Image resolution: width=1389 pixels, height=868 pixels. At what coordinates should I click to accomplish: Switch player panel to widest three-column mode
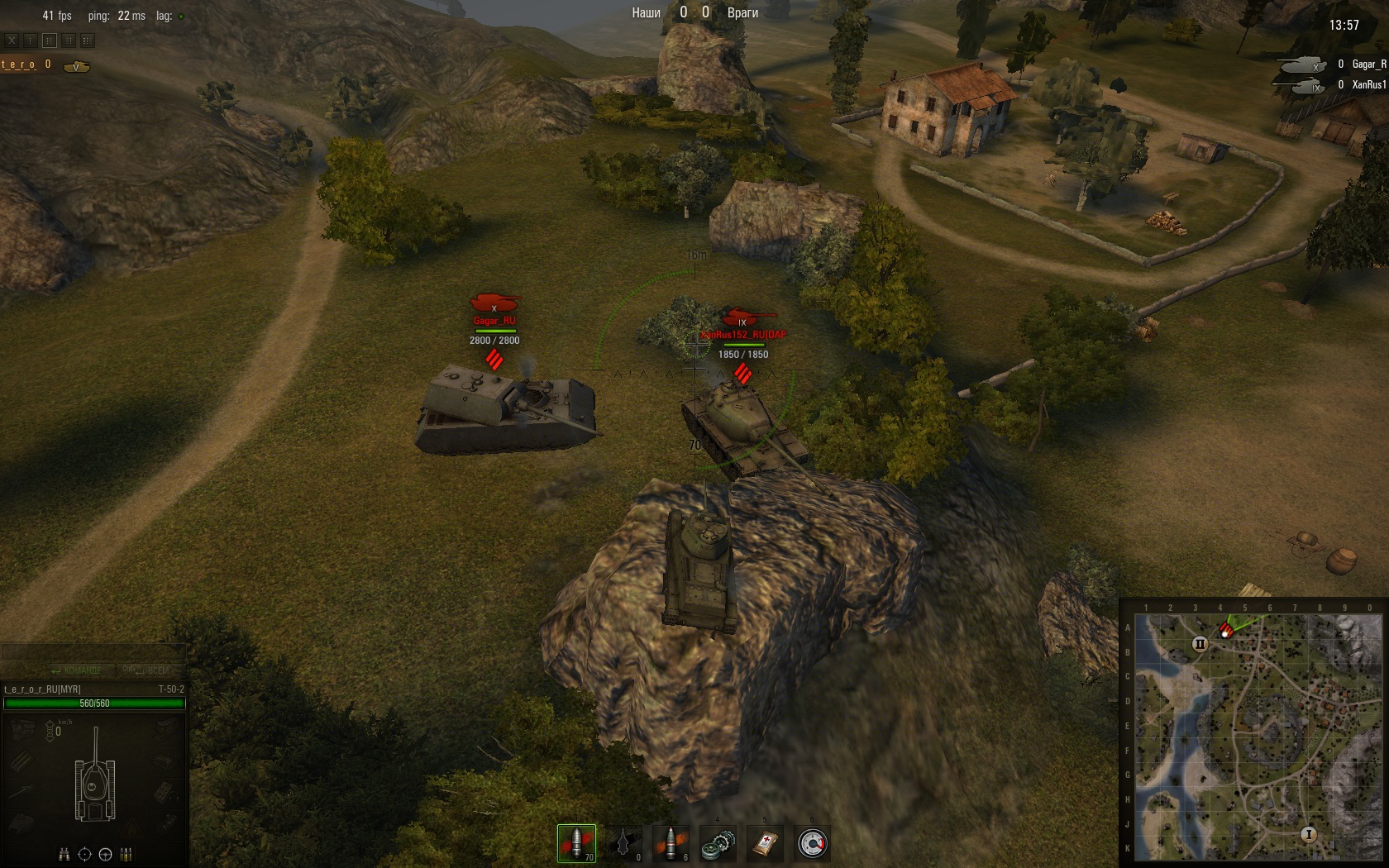coord(88,40)
